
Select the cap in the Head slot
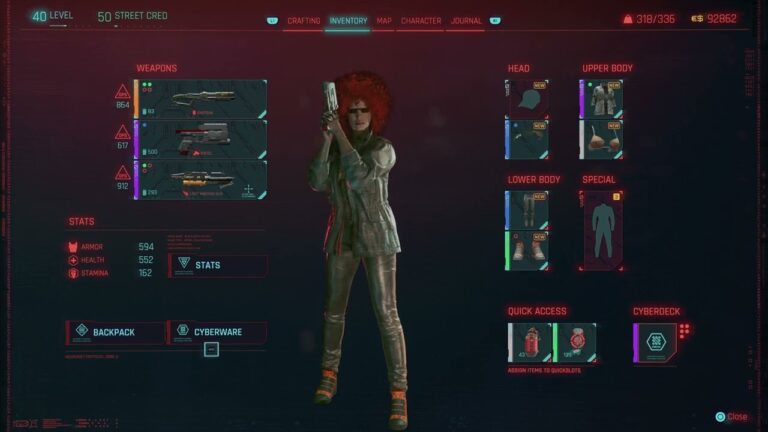[528, 99]
